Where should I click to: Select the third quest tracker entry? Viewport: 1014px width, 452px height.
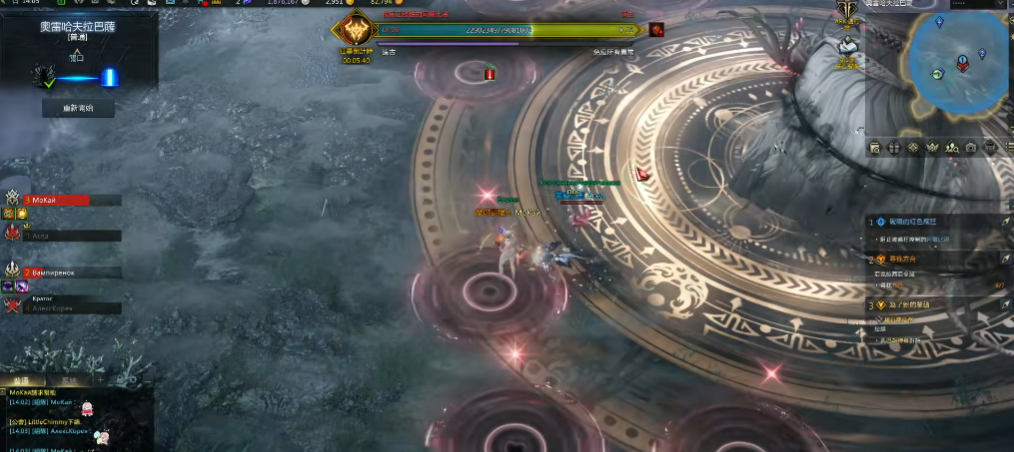click(x=935, y=305)
